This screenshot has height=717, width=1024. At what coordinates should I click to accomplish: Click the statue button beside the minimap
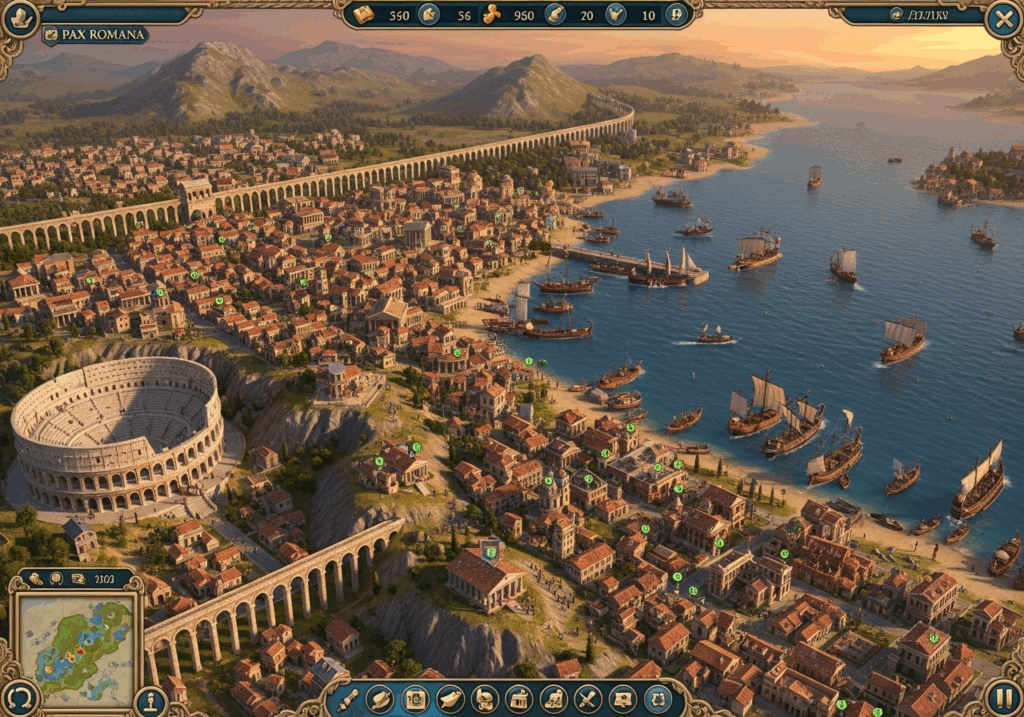tap(151, 700)
